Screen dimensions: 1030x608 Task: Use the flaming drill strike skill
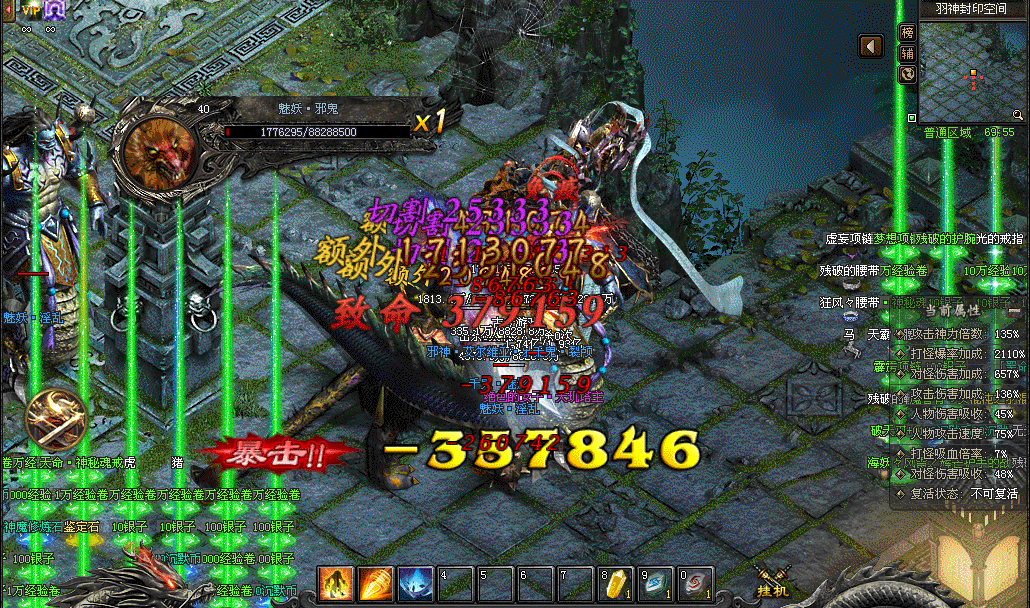coord(376,584)
